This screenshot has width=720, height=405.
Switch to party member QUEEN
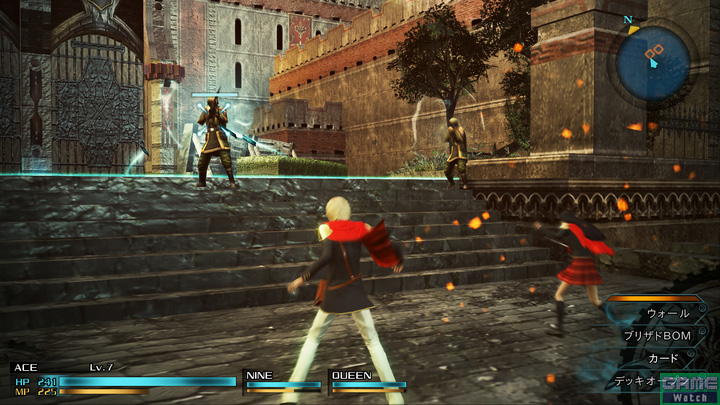pos(368,380)
